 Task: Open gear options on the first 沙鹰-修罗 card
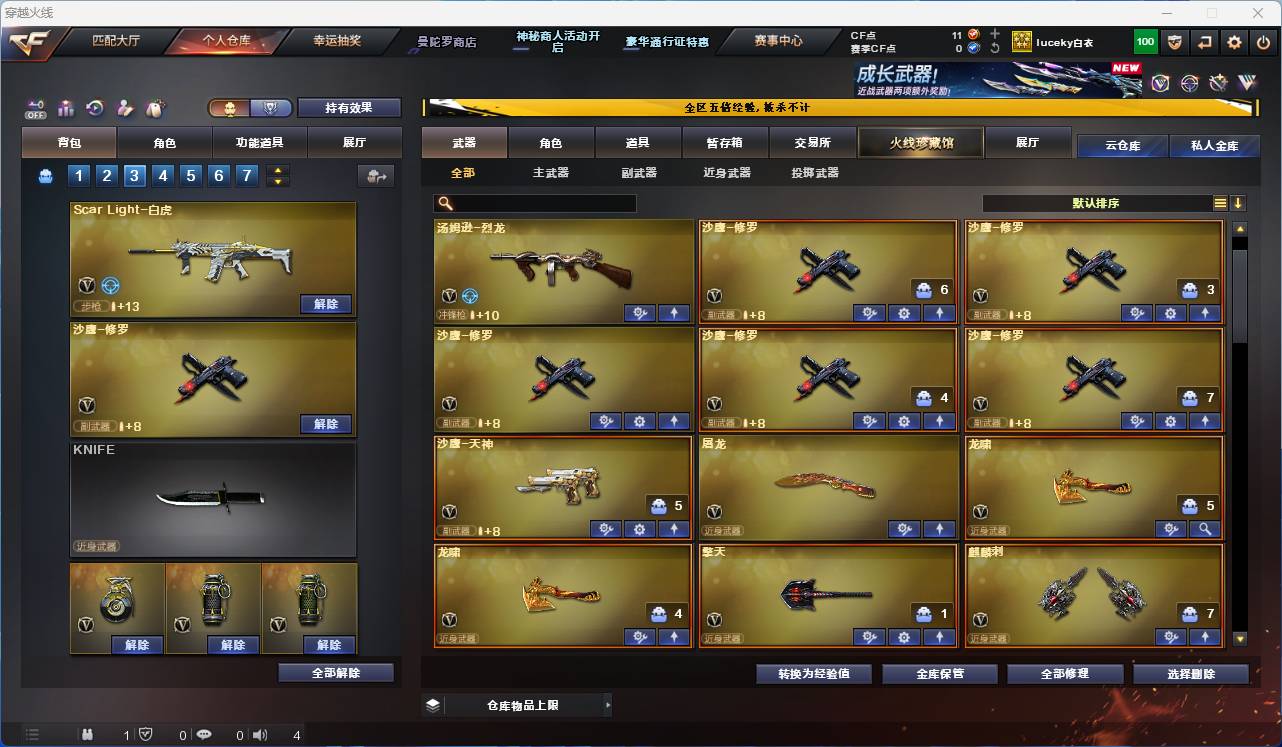pos(904,312)
